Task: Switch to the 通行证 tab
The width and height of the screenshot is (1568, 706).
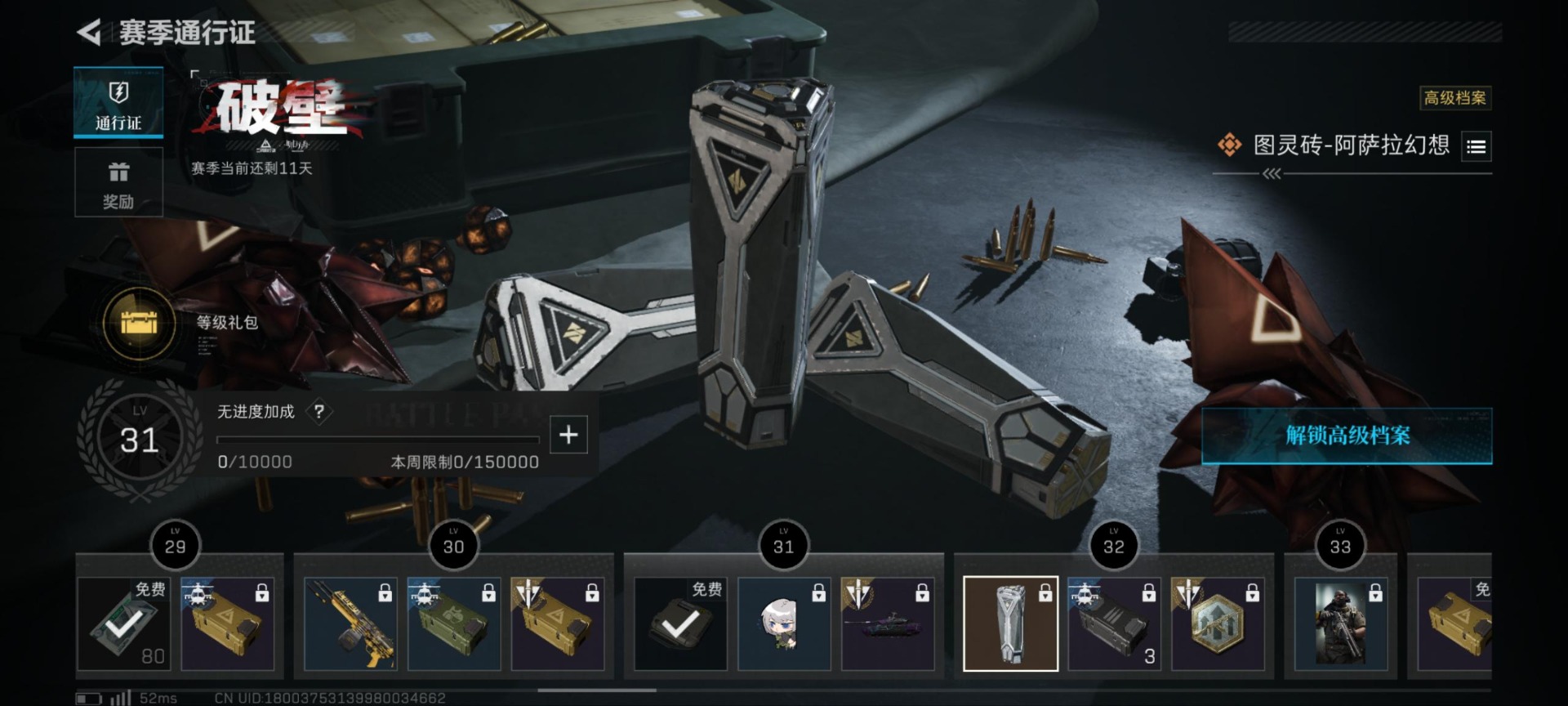Action: coord(118,103)
